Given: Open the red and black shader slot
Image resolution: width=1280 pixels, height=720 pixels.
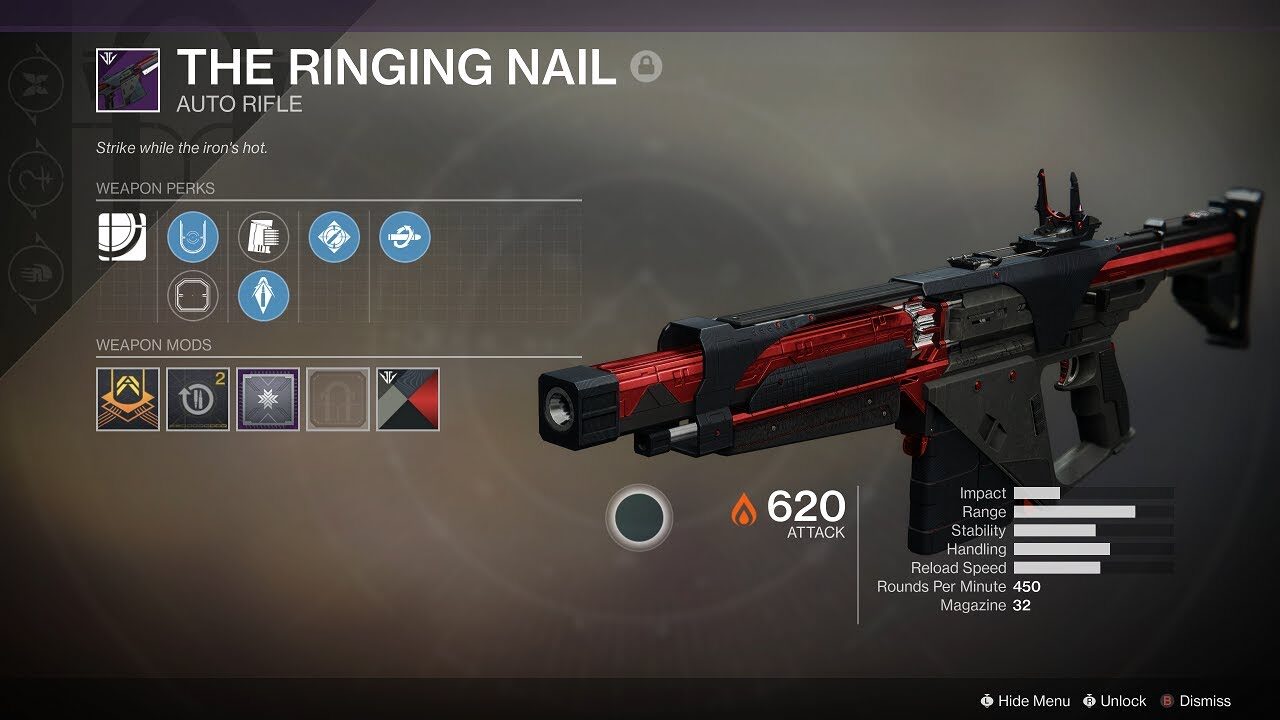Looking at the screenshot, I should pos(408,399).
